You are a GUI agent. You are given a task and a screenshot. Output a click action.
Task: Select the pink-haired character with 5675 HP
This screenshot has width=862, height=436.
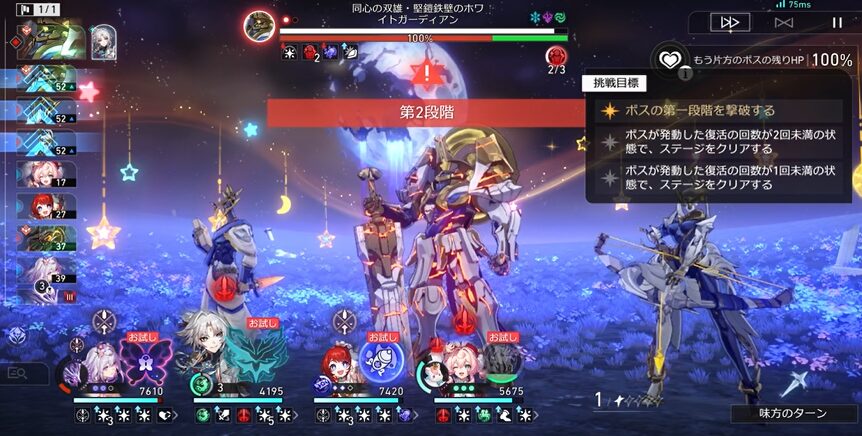click(x=460, y=366)
